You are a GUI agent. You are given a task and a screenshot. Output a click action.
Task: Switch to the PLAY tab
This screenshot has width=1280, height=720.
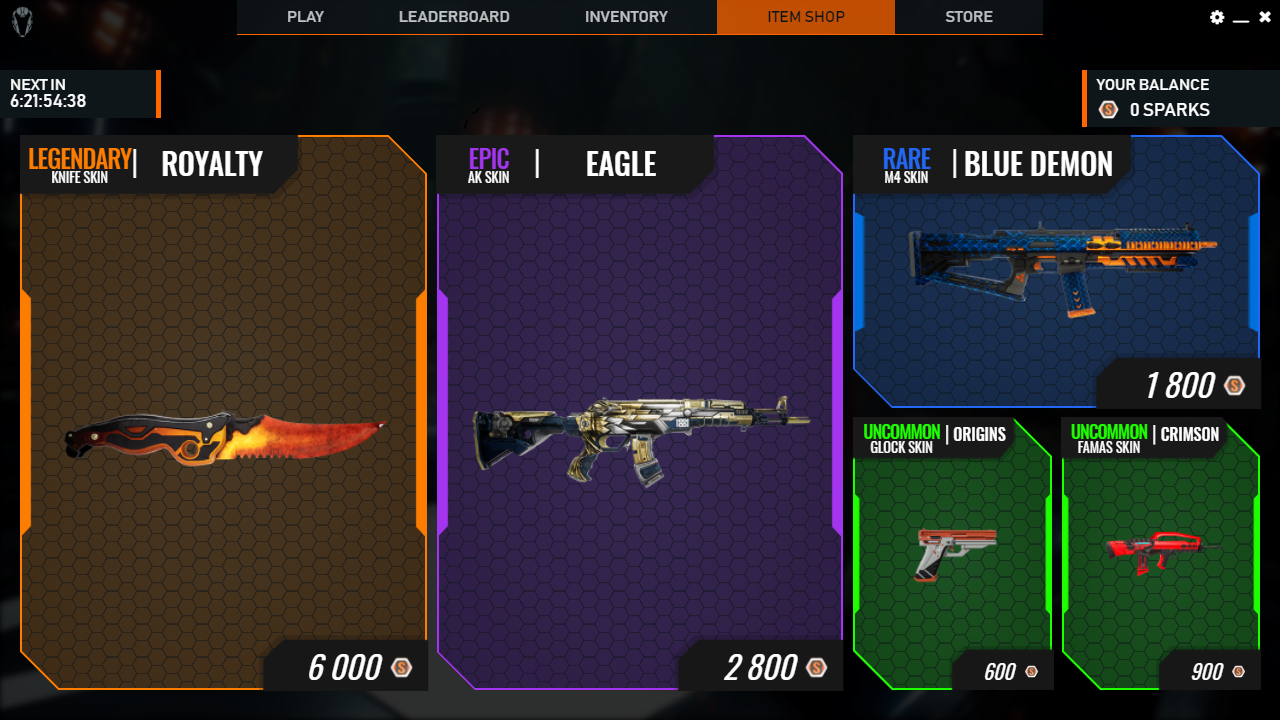(x=305, y=17)
